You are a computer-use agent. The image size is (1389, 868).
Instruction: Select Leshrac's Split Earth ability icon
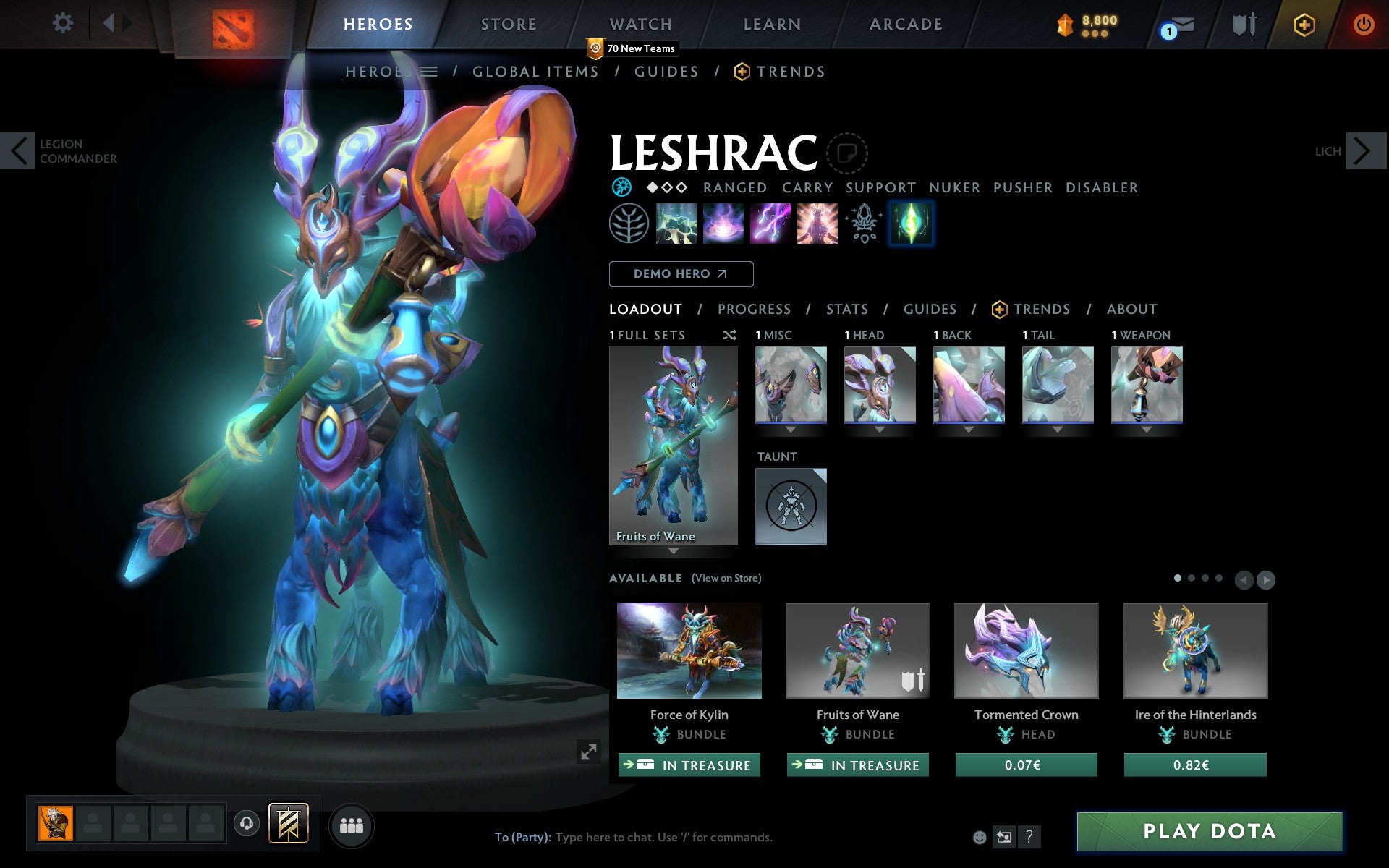click(x=676, y=224)
